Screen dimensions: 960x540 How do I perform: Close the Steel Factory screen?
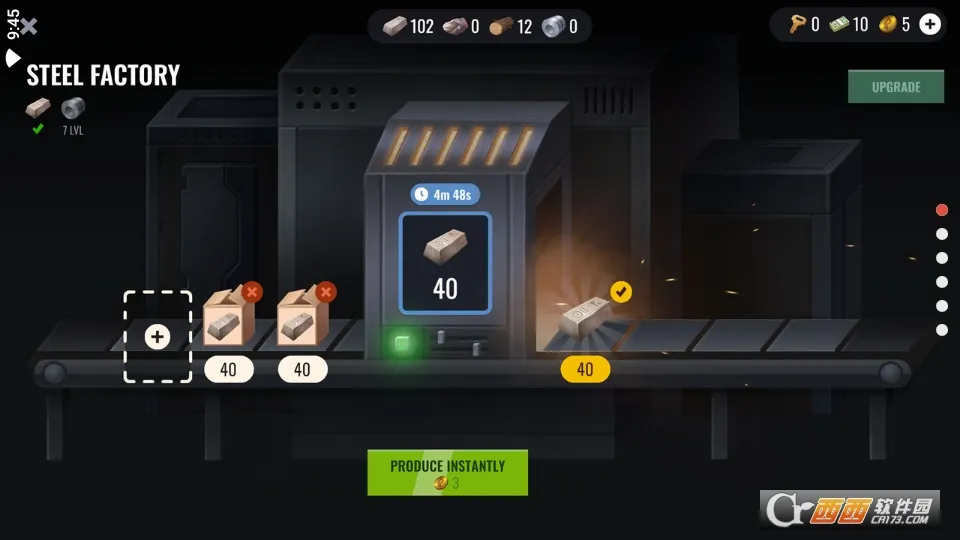(29, 26)
